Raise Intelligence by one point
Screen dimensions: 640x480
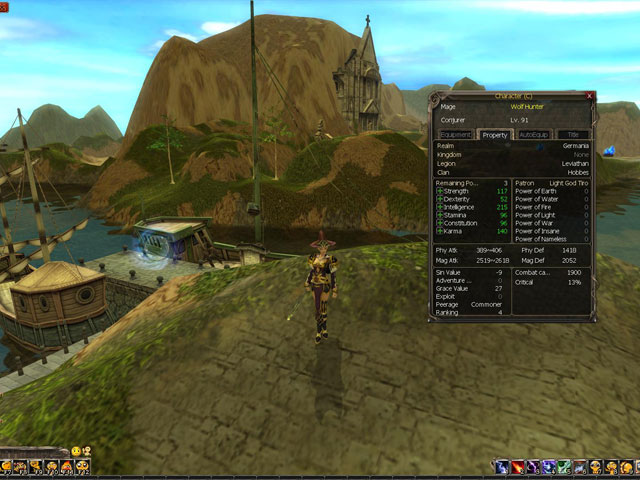[439, 207]
